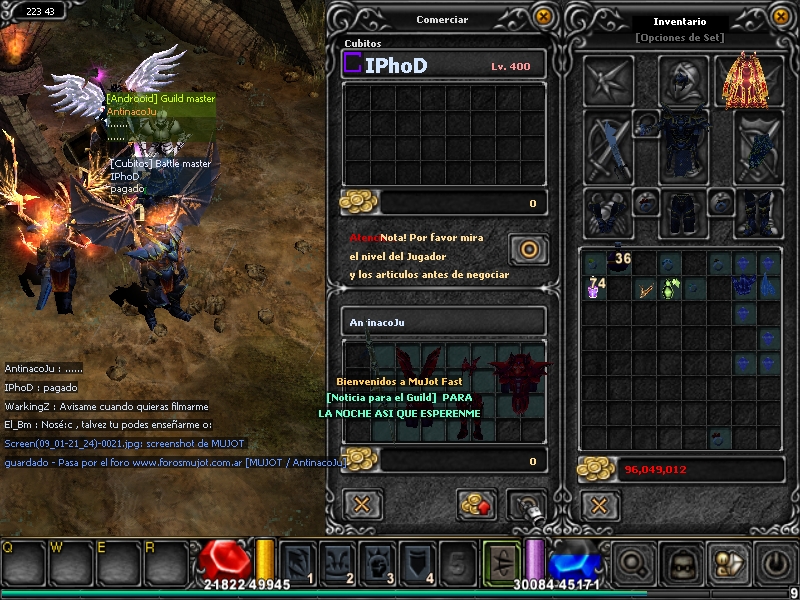Image resolution: width=800 pixels, height=600 pixels.
Task: Pick the purple potion stack of 74
Action: (x=594, y=288)
